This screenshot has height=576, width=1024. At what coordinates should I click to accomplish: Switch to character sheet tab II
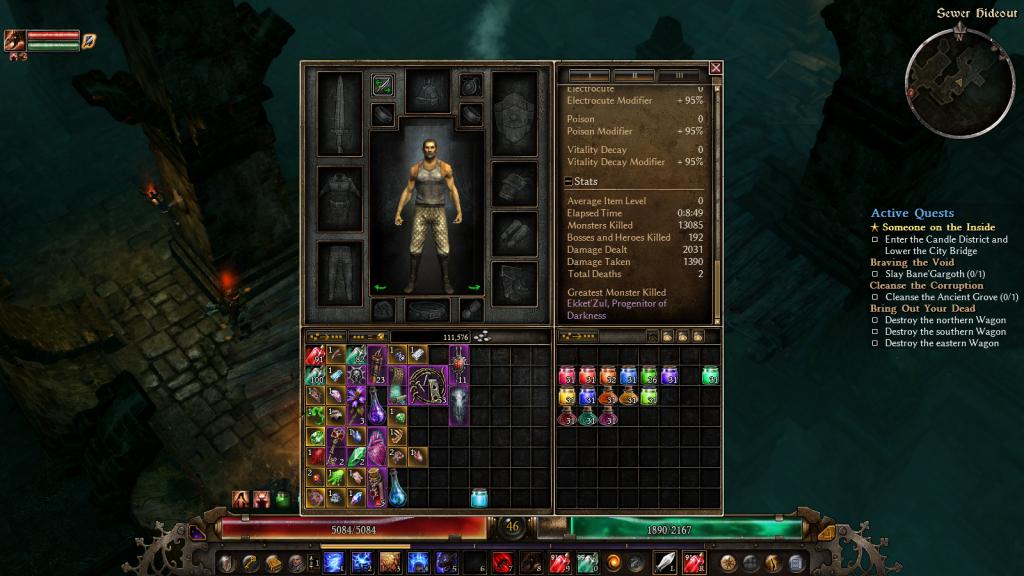(x=634, y=75)
